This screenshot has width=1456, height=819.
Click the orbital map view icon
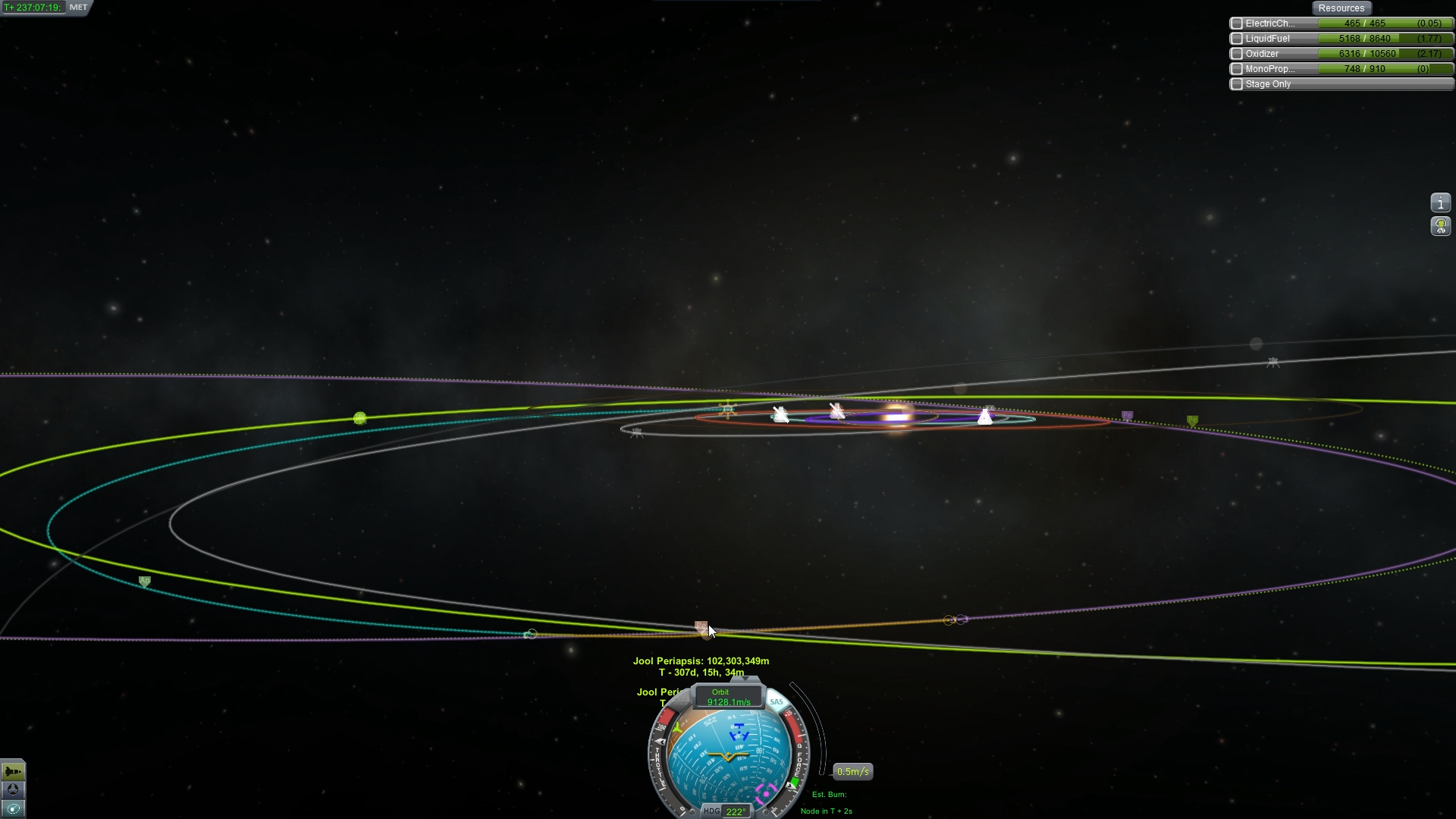coord(13,808)
